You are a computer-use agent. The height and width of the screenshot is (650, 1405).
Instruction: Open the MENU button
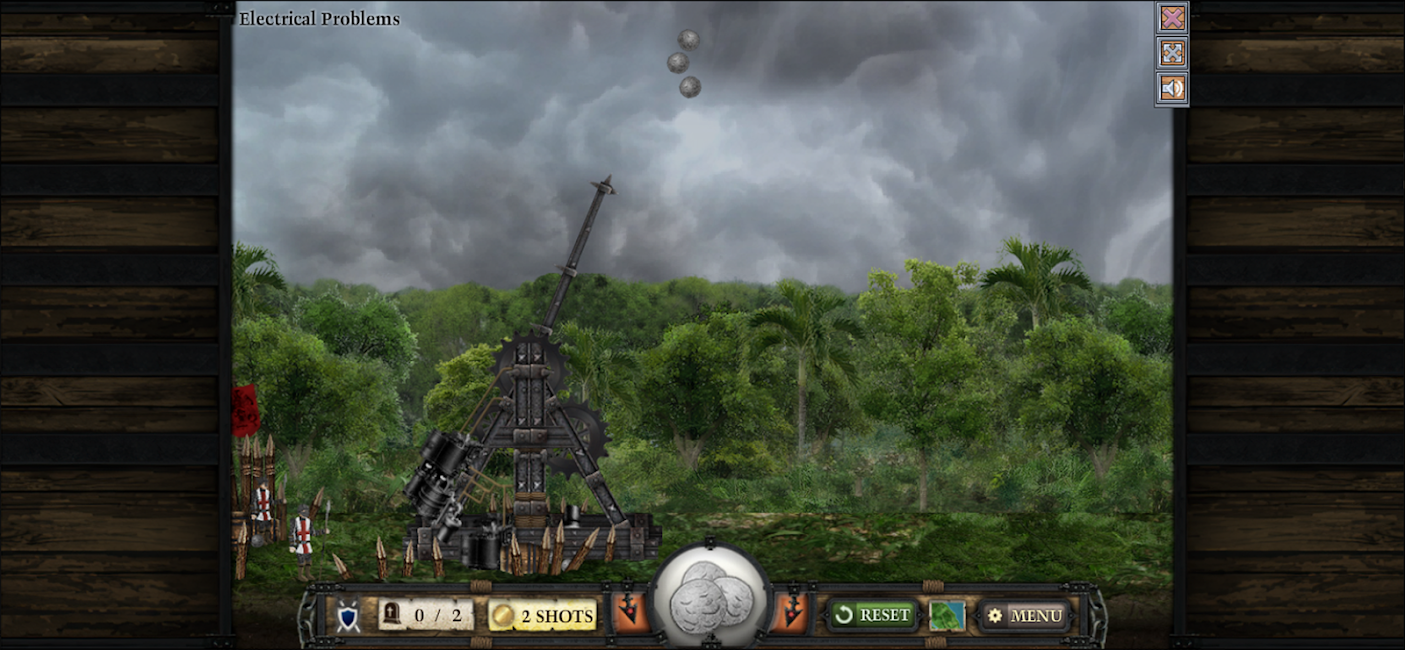(x=1025, y=615)
